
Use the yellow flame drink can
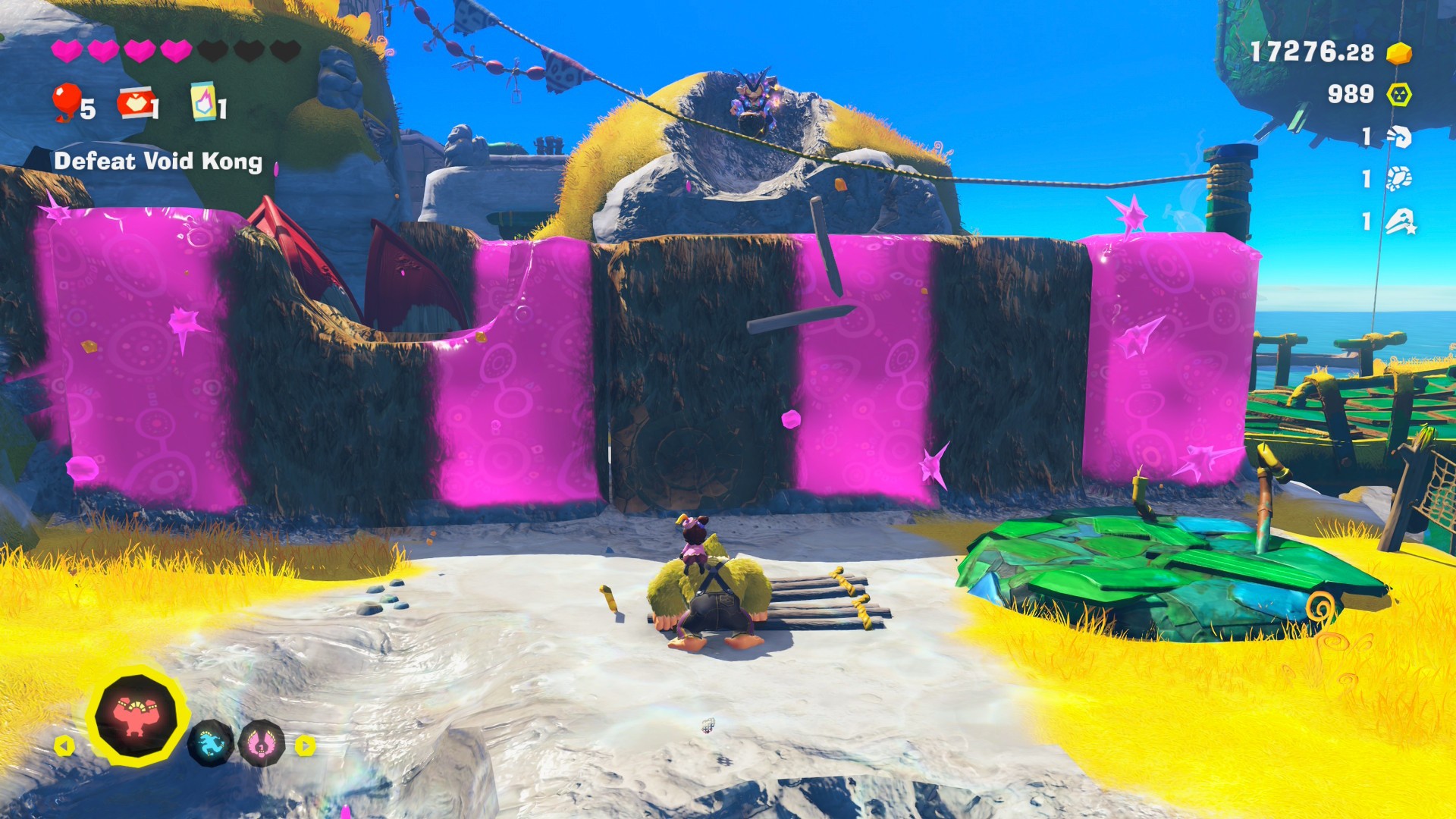pos(203,102)
